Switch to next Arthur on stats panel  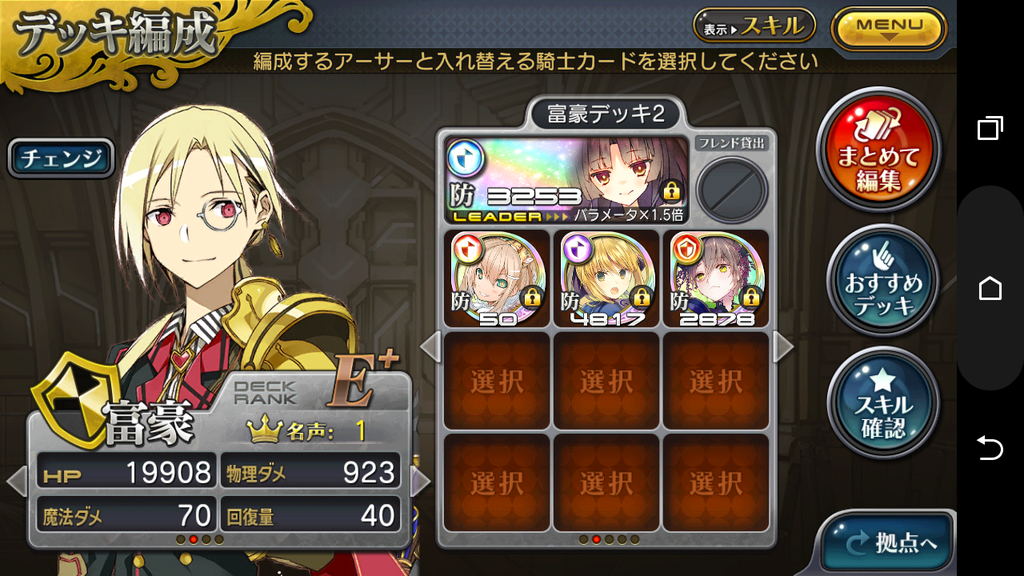[421, 482]
